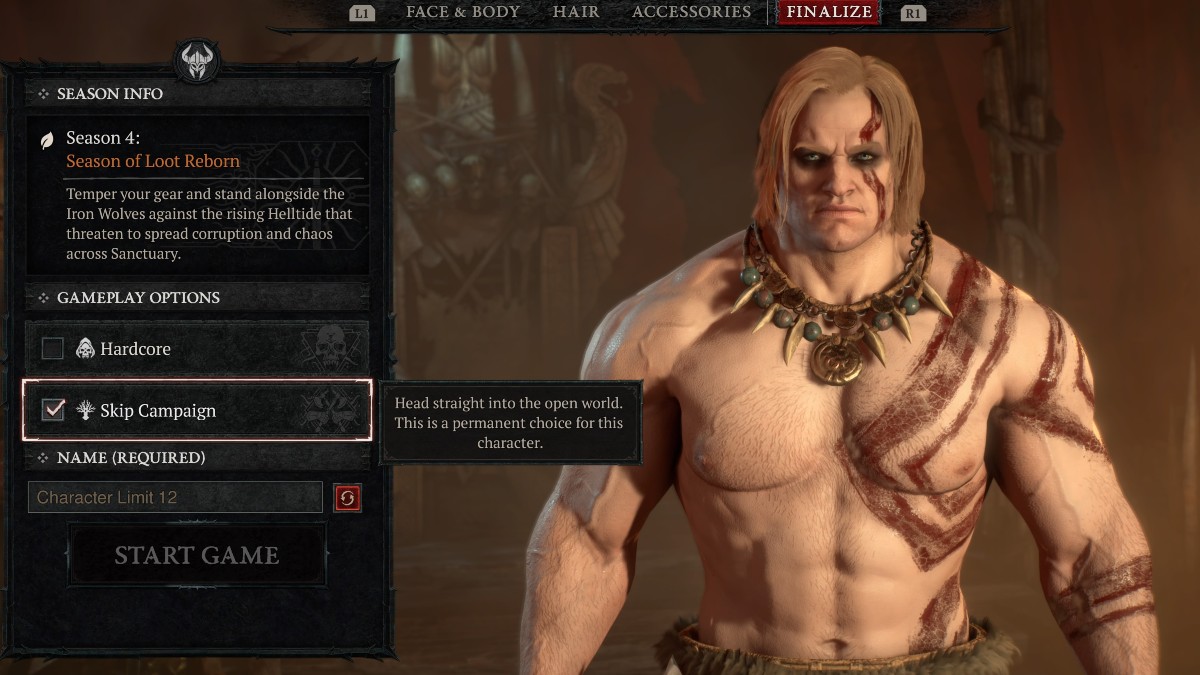This screenshot has height=675, width=1200.
Task: Select the Finalize tab
Action: (829, 13)
